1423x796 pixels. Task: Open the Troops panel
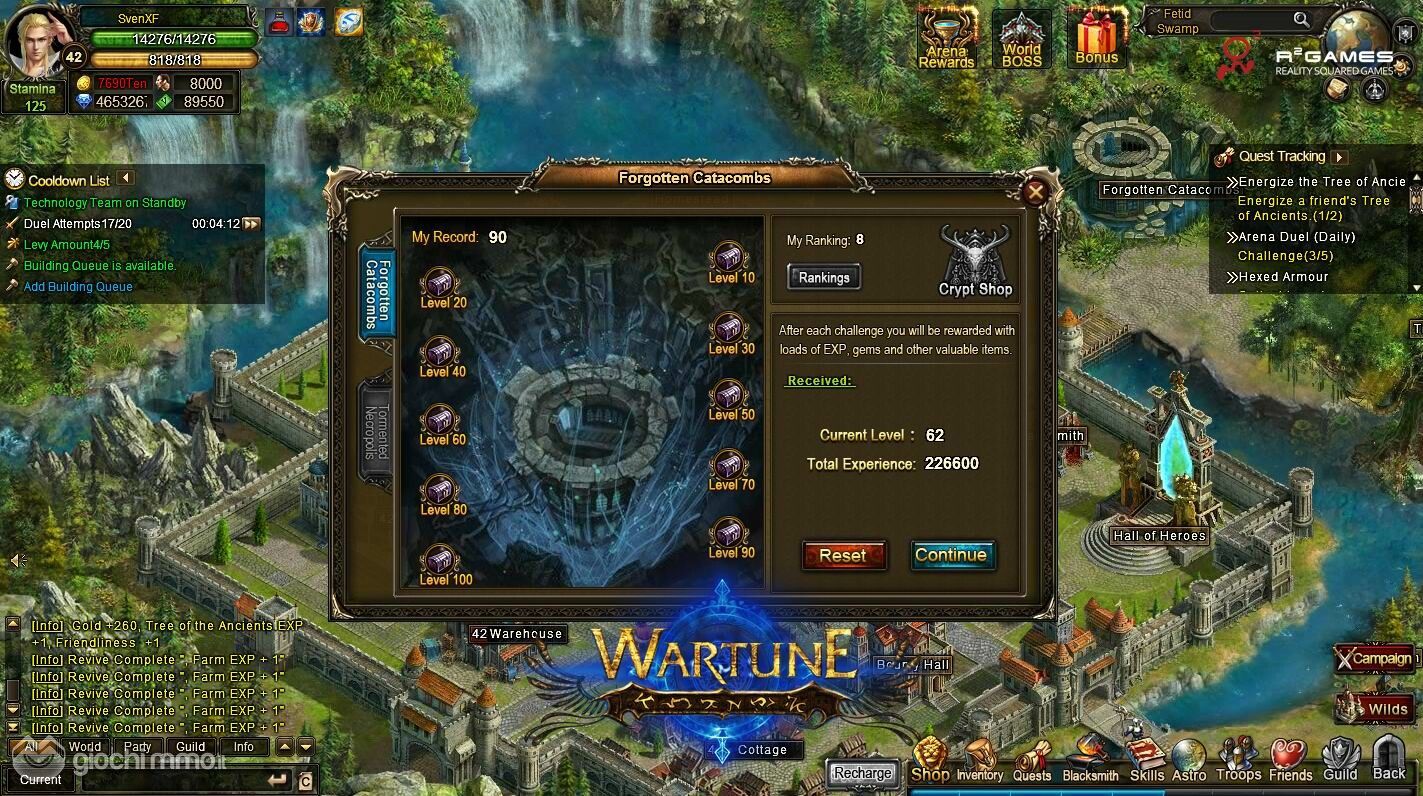pos(1238,762)
